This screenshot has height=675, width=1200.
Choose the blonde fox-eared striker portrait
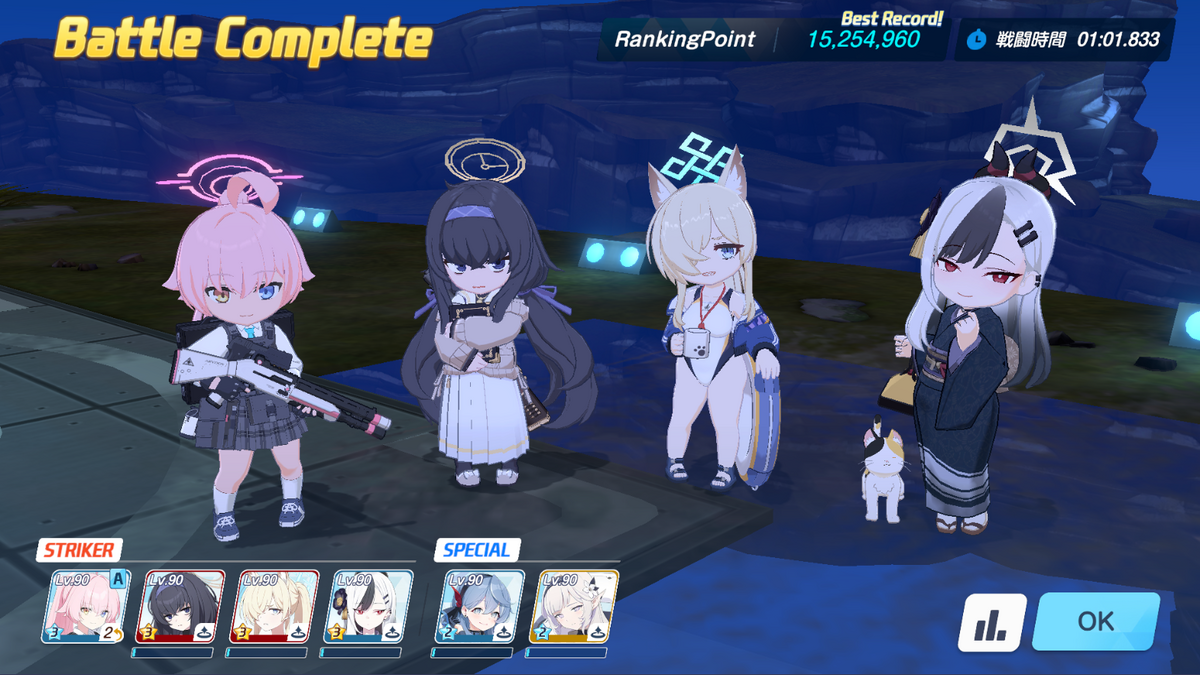click(x=274, y=606)
